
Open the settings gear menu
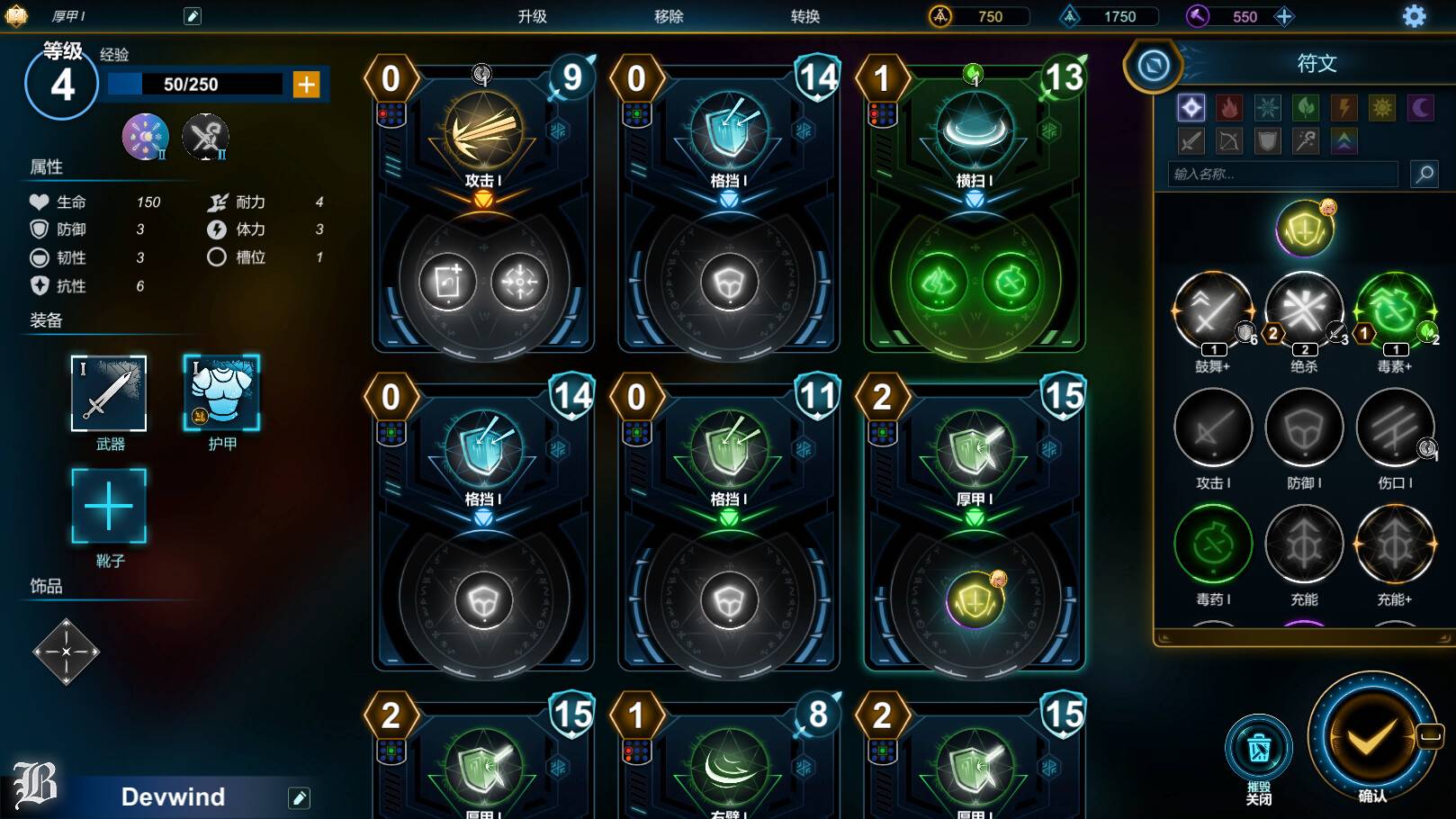click(1416, 16)
